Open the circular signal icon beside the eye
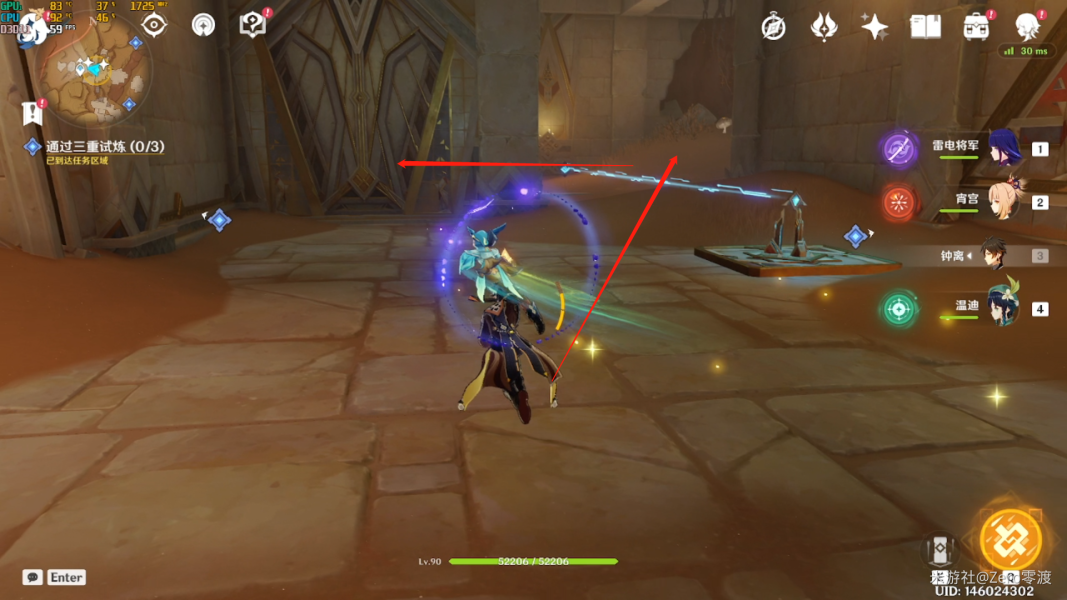Viewport: 1067px width, 600px height. (x=203, y=25)
